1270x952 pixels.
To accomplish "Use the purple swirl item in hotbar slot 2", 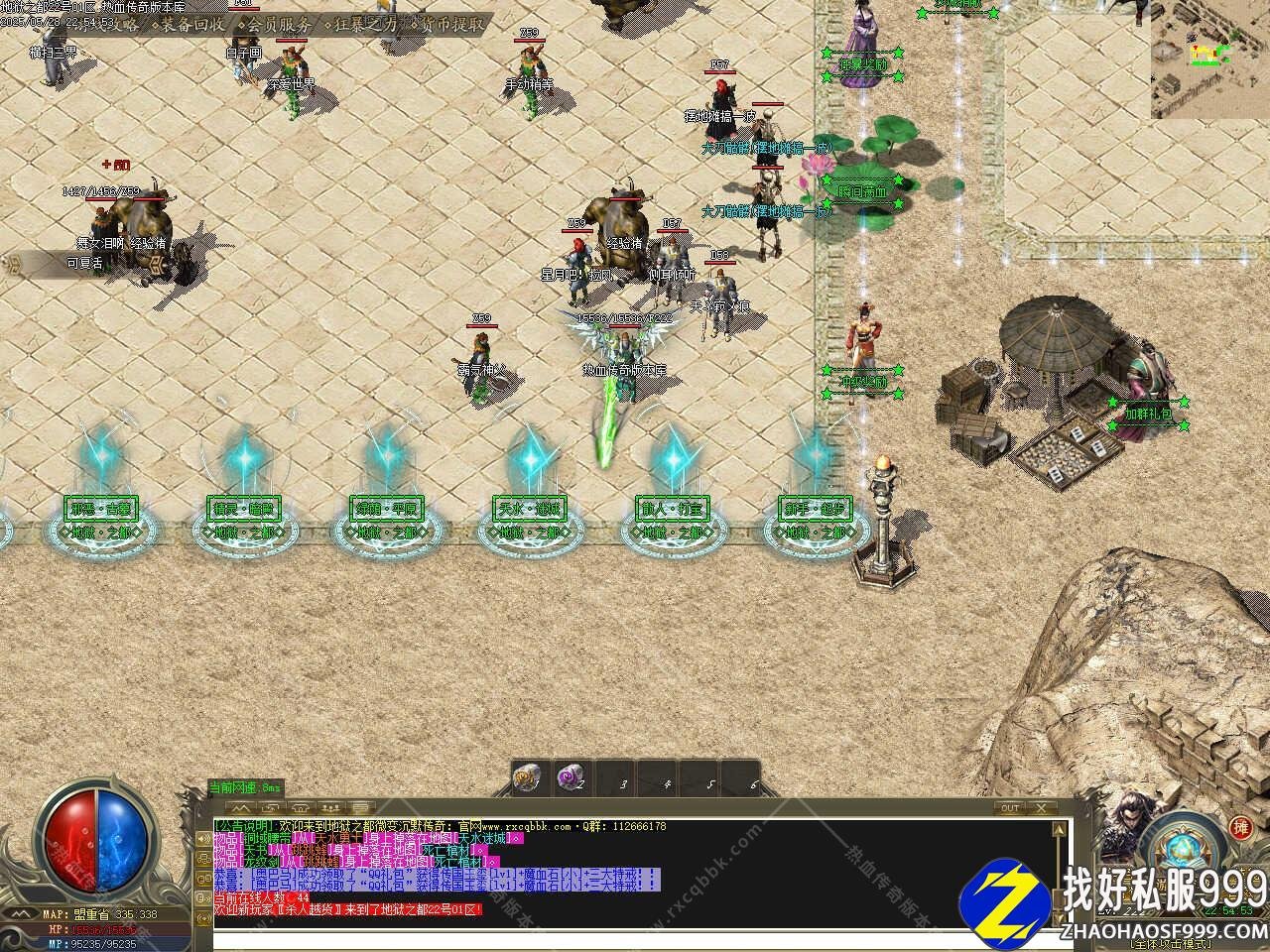I will [570, 779].
